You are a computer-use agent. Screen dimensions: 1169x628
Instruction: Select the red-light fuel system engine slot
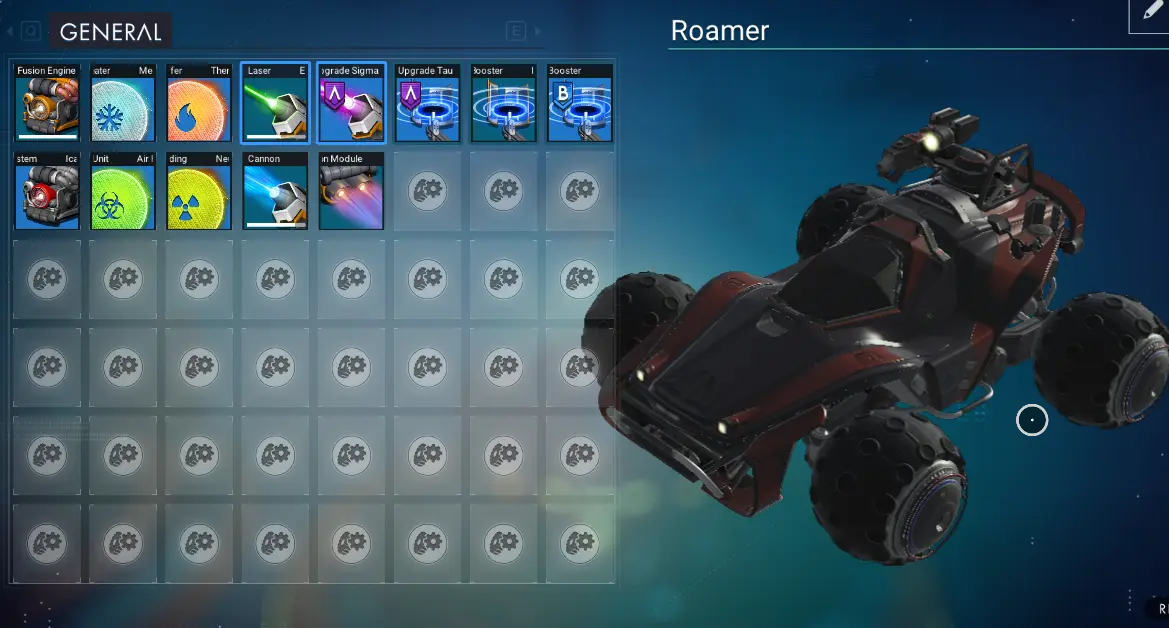pyautogui.click(x=48, y=191)
